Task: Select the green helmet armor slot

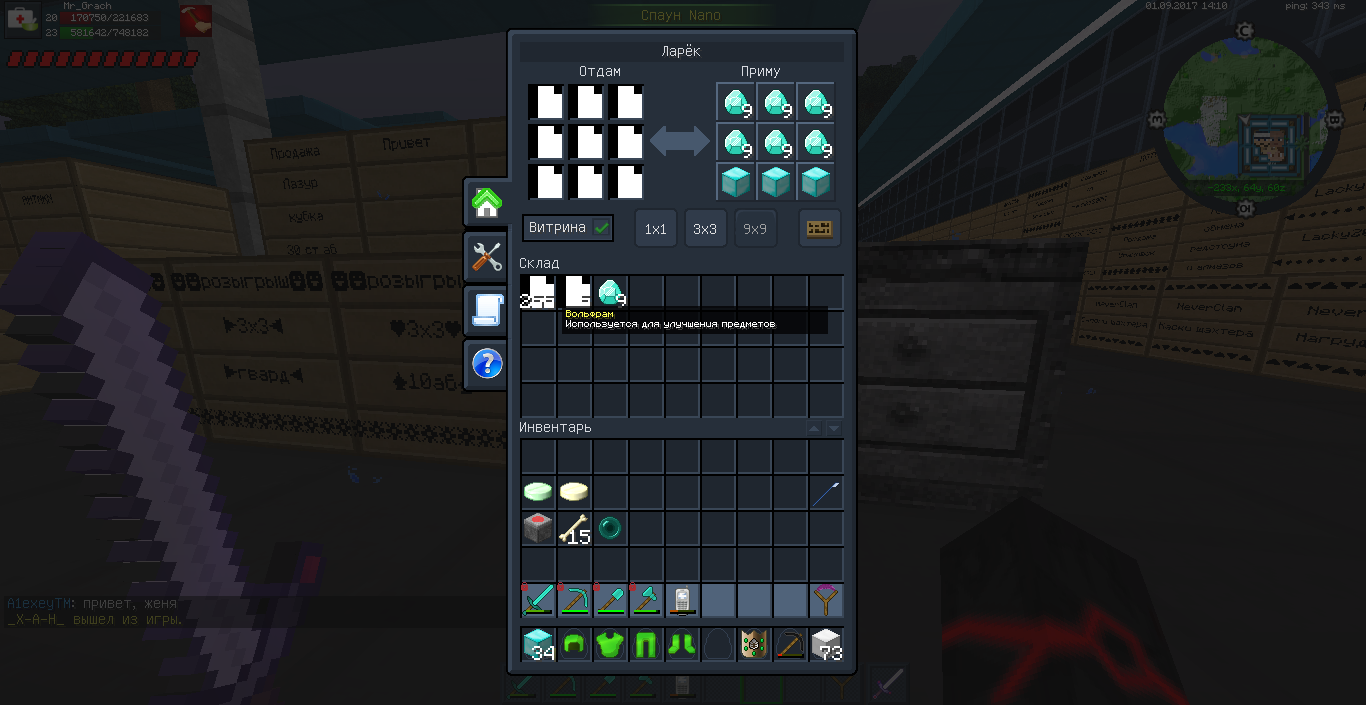Action: (x=574, y=645)
